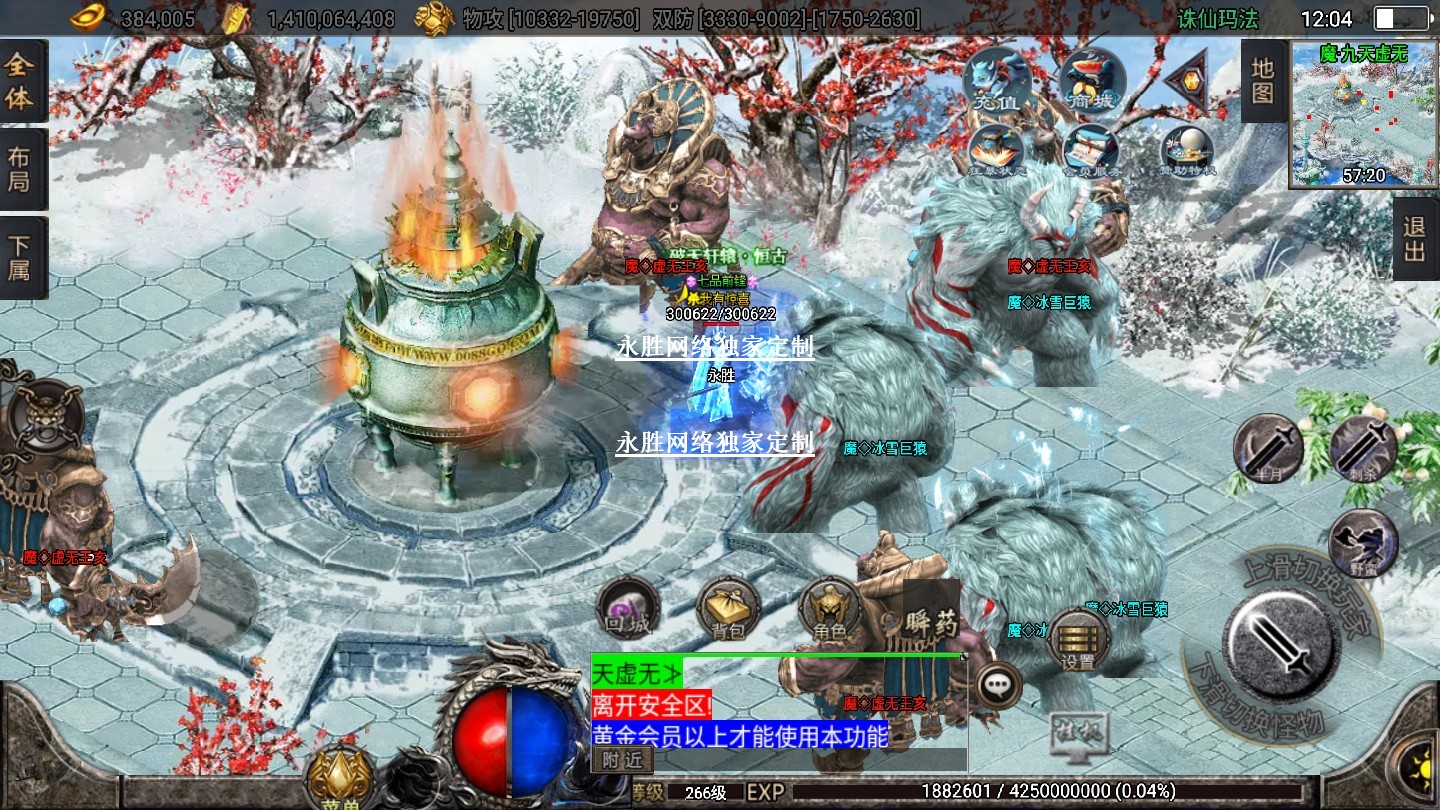Open the 地图 map button
The width and height of the screenshot is (1440, 810).
click(1263, 81)
